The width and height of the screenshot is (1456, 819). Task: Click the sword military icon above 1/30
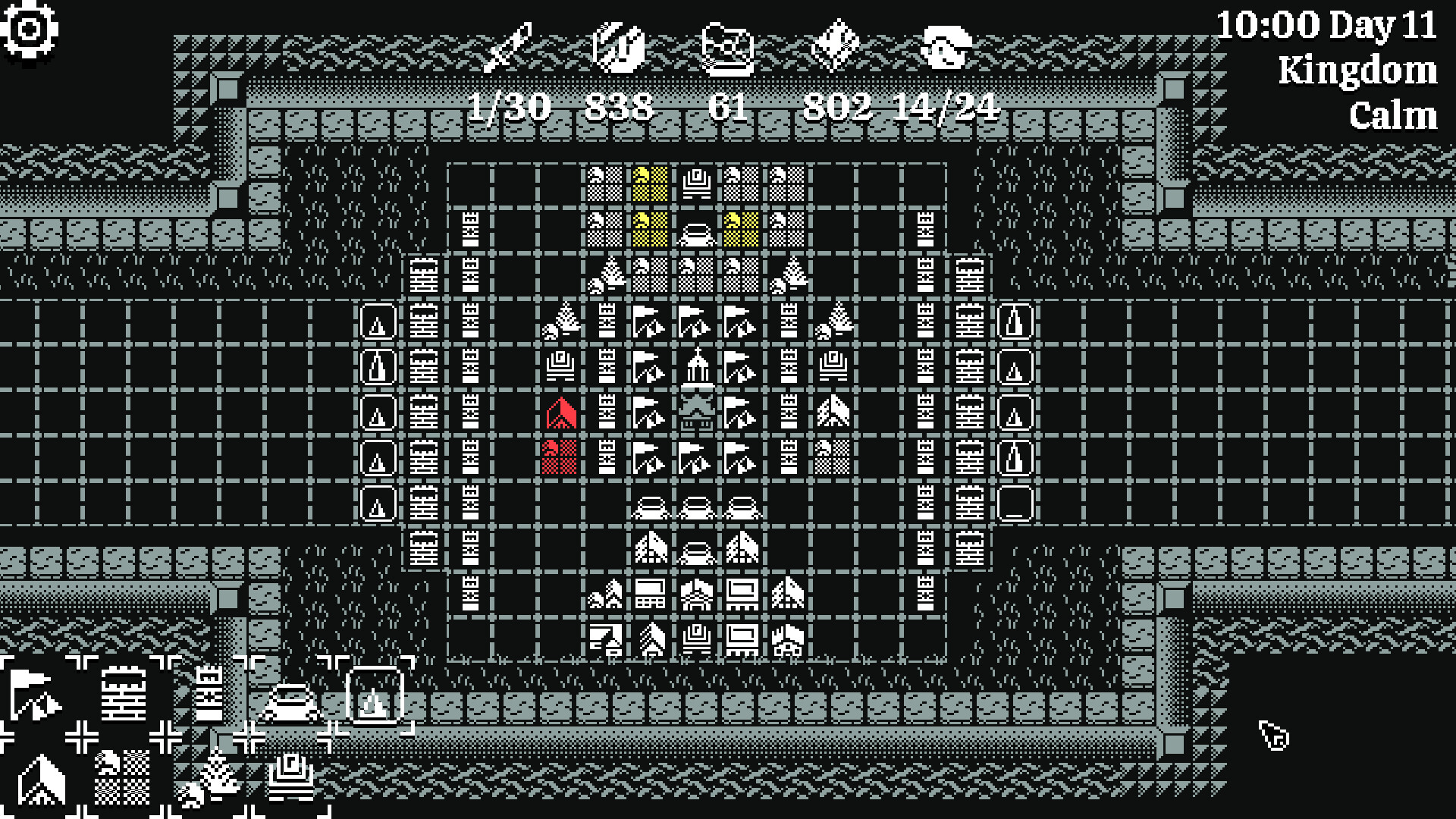coord(510,47)
